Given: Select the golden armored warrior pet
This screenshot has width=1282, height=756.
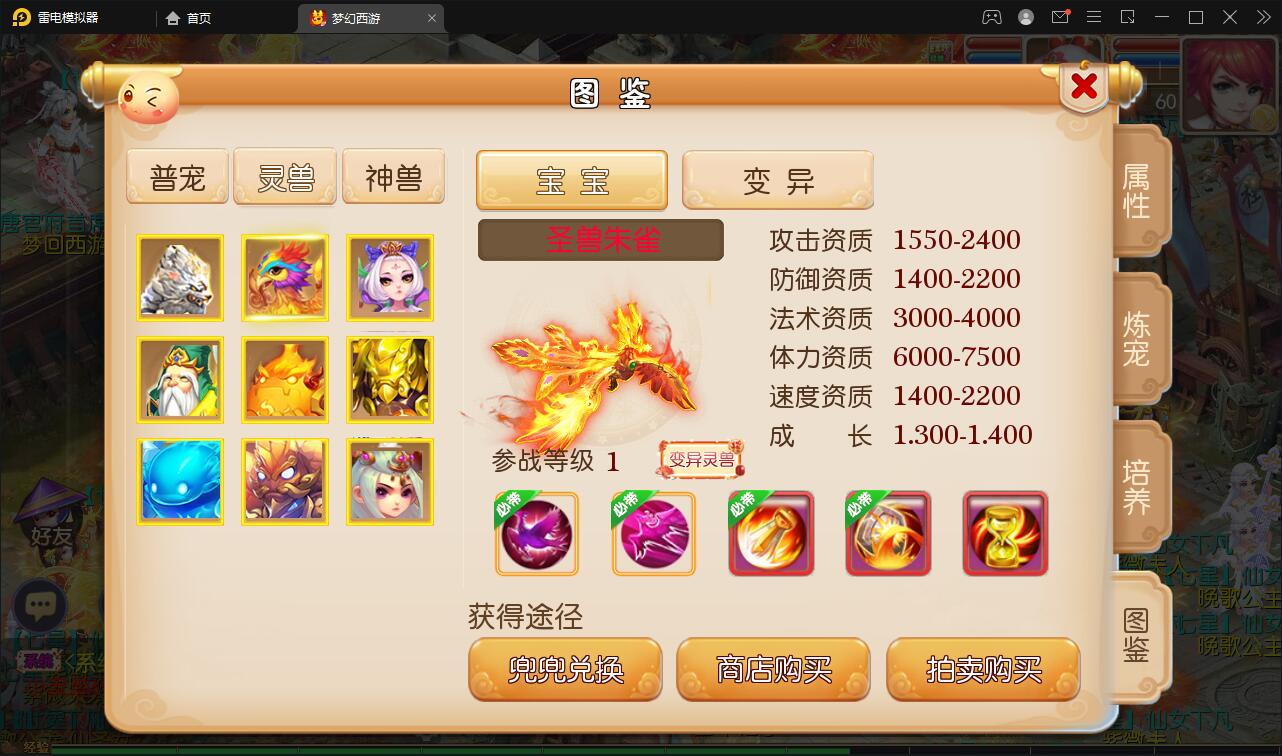Looking at the screenshot, I should pyautogui.click(x=390, y=380).
